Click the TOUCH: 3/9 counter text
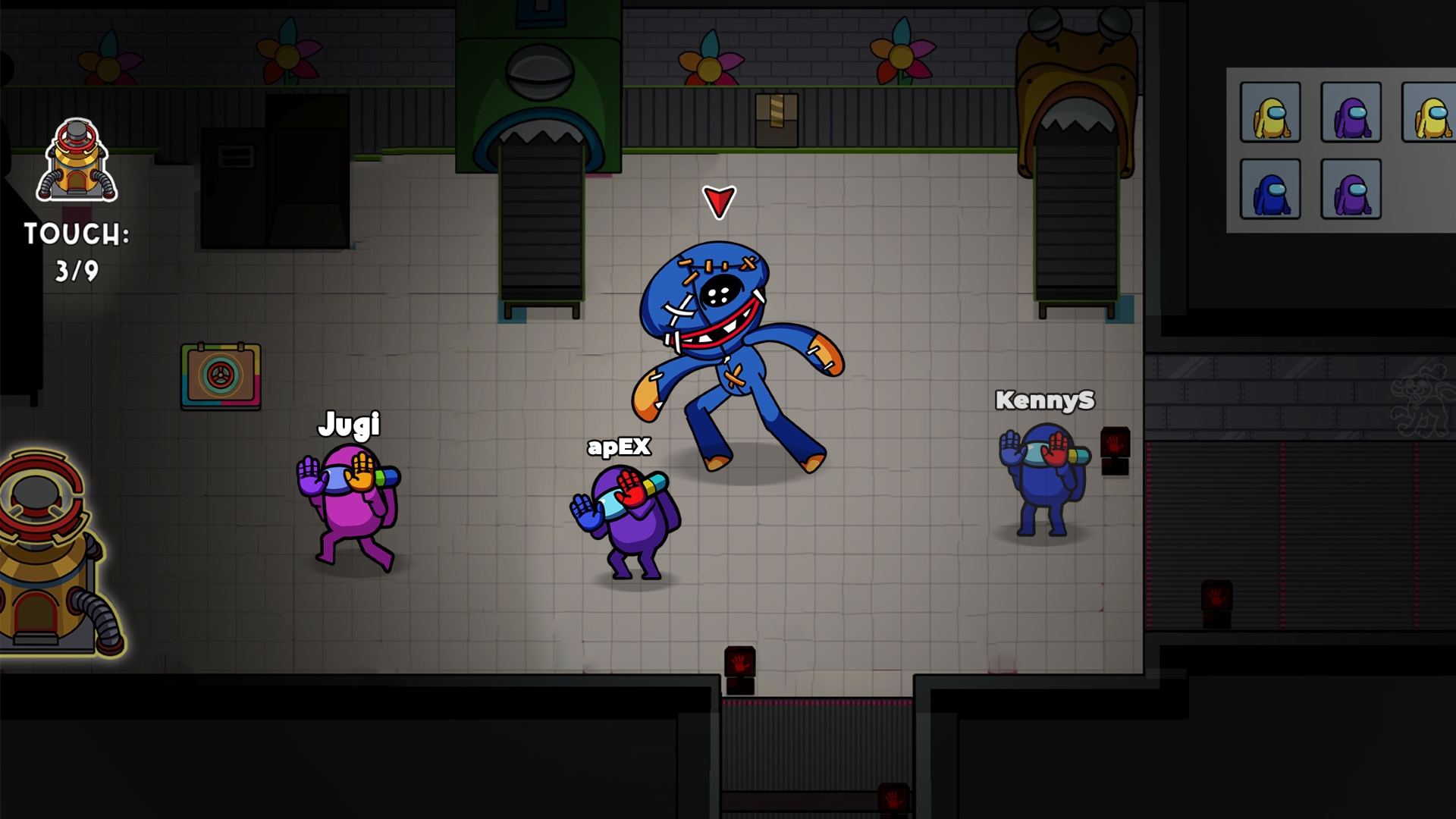 coord(76,250)
